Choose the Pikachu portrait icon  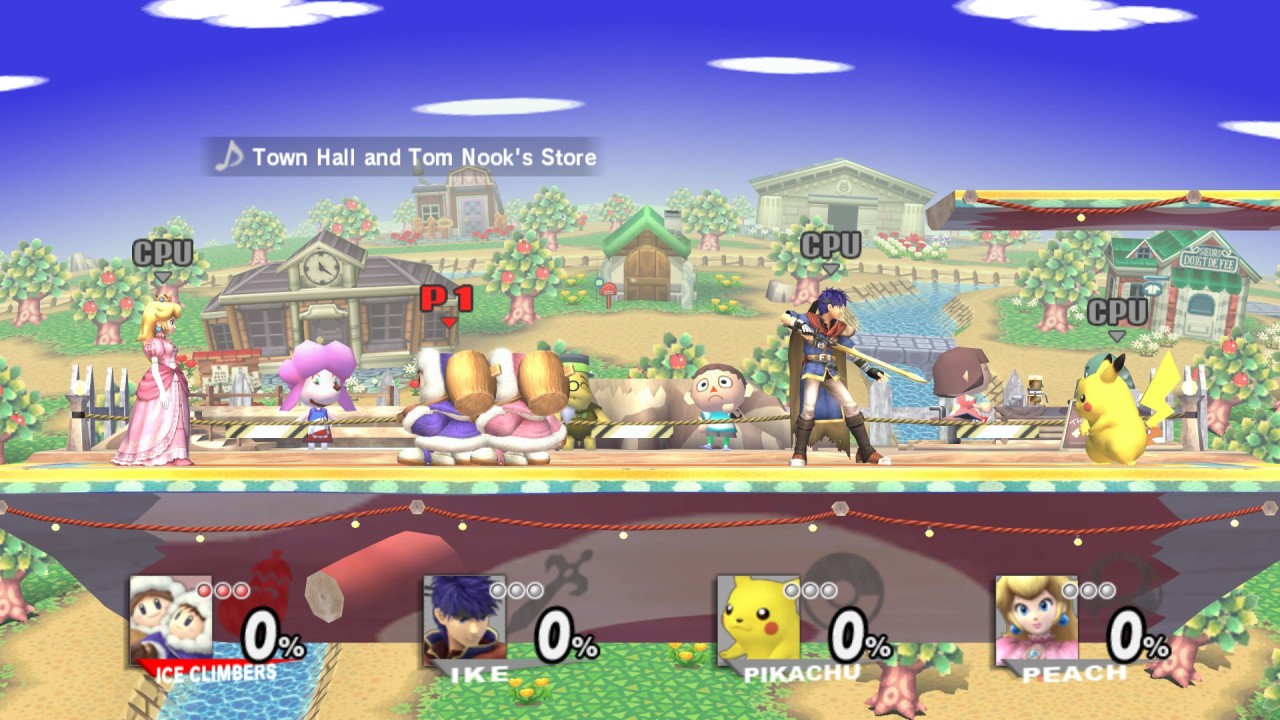click(x=757, y=618)
